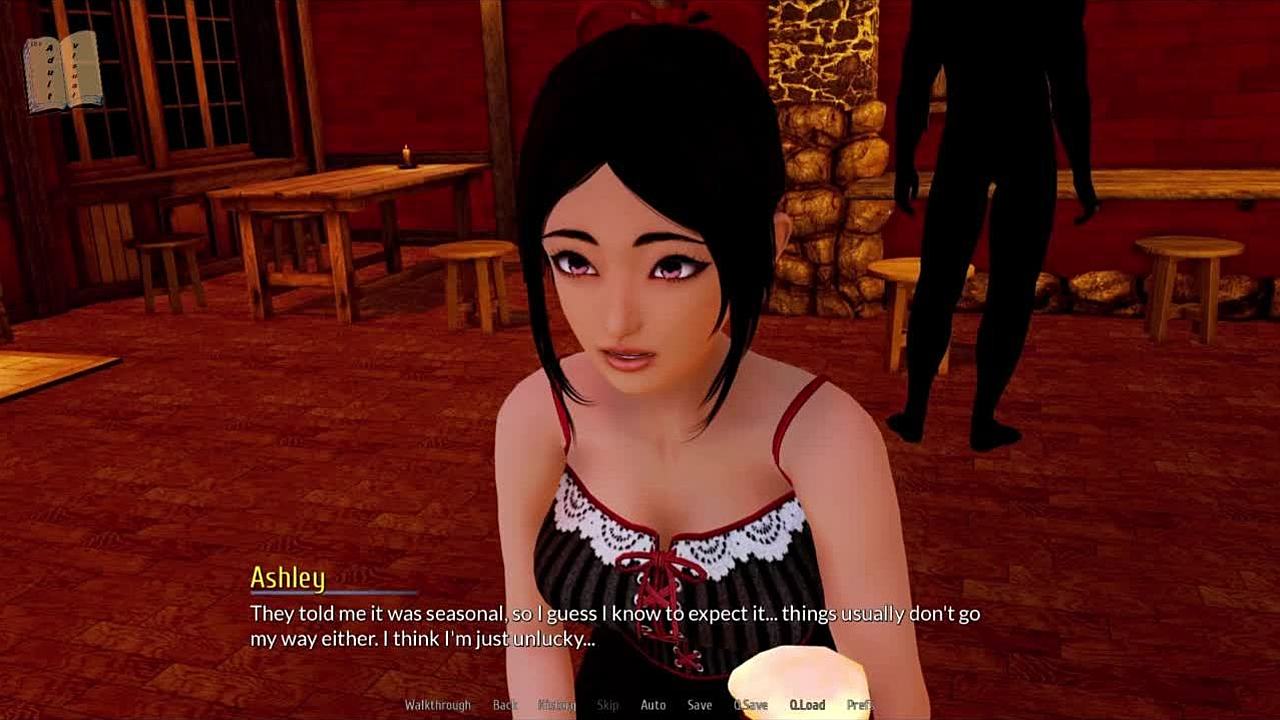Open the dialogue History log
Image resolution: width=1280 pixels, height=720 pixels.
pos(557,705)
